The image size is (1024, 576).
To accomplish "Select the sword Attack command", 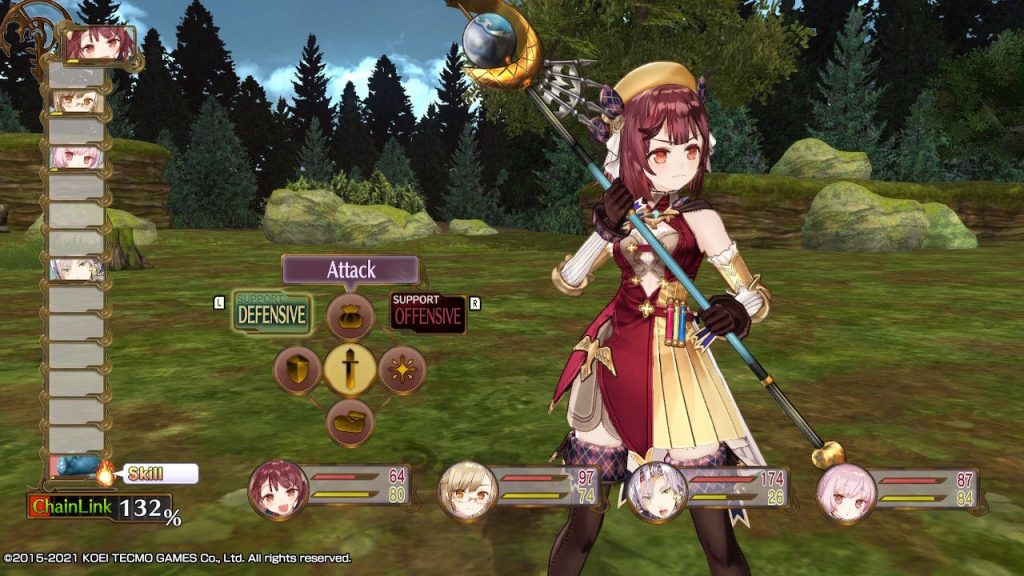I will point(350,370).
